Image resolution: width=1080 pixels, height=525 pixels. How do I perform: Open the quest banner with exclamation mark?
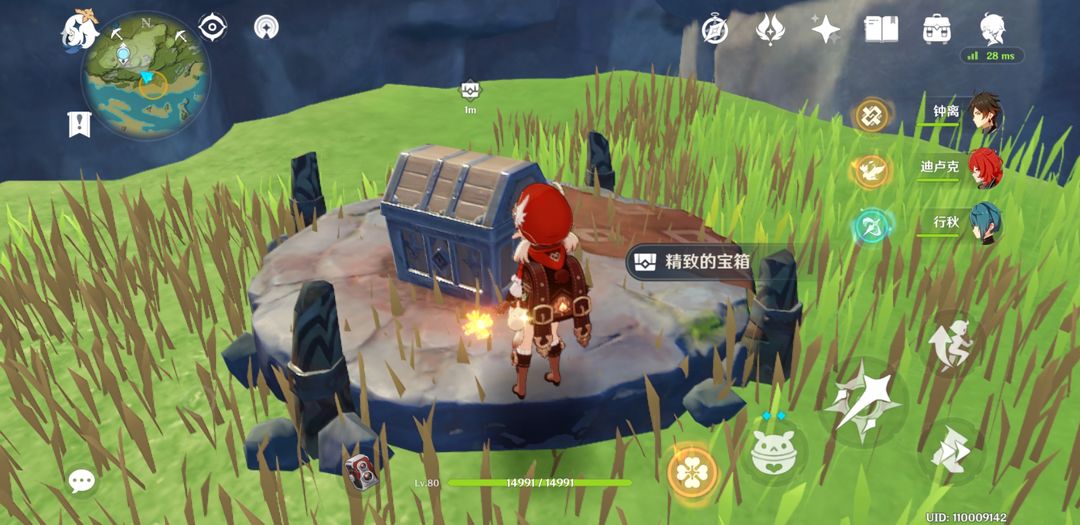80,124
